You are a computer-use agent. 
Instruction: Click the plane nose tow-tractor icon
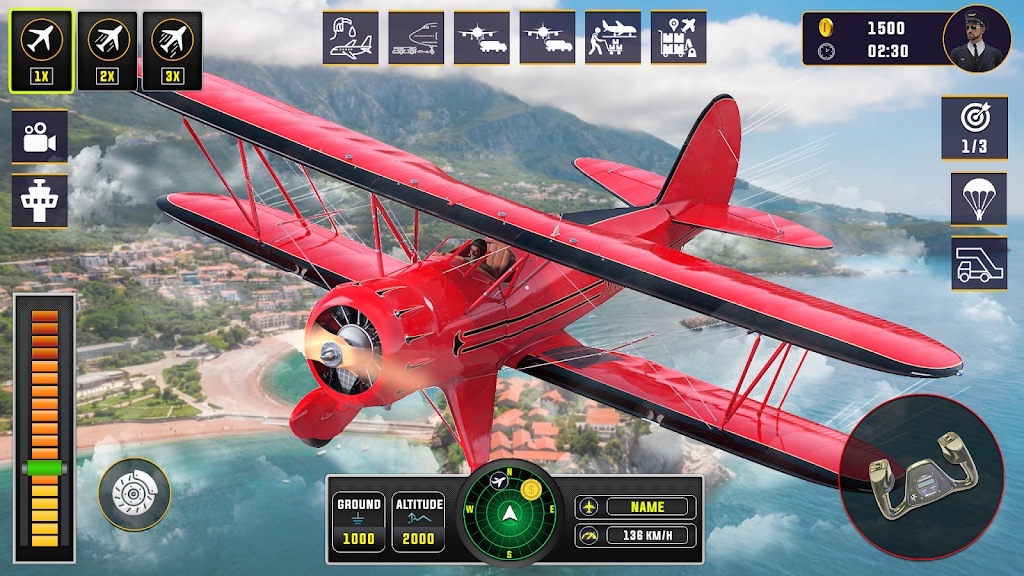[416, 38]
